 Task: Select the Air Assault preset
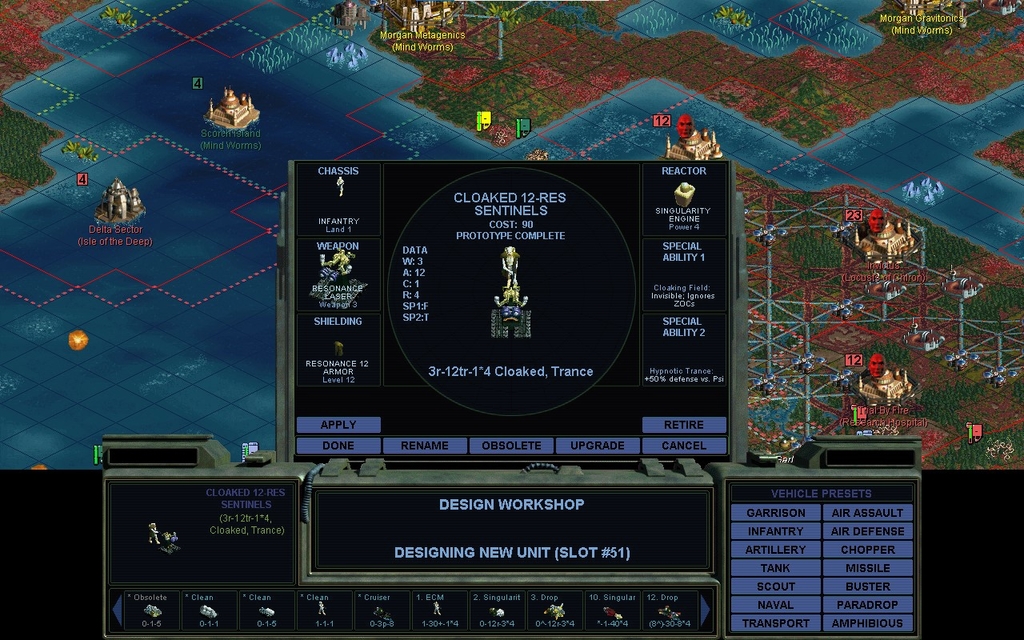point(867,513)
